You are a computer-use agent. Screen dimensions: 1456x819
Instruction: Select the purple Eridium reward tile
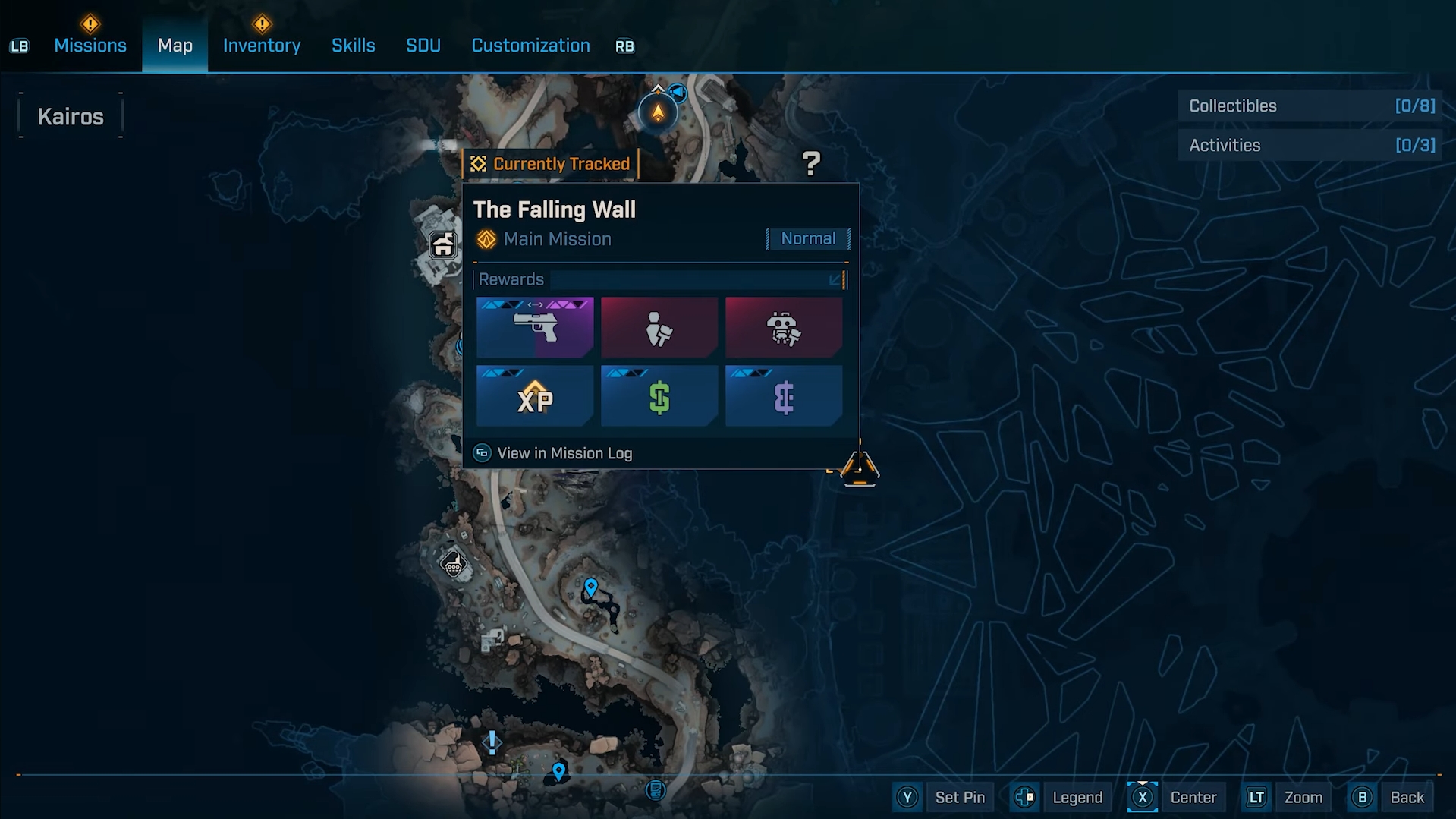click(x=784, y=396)
